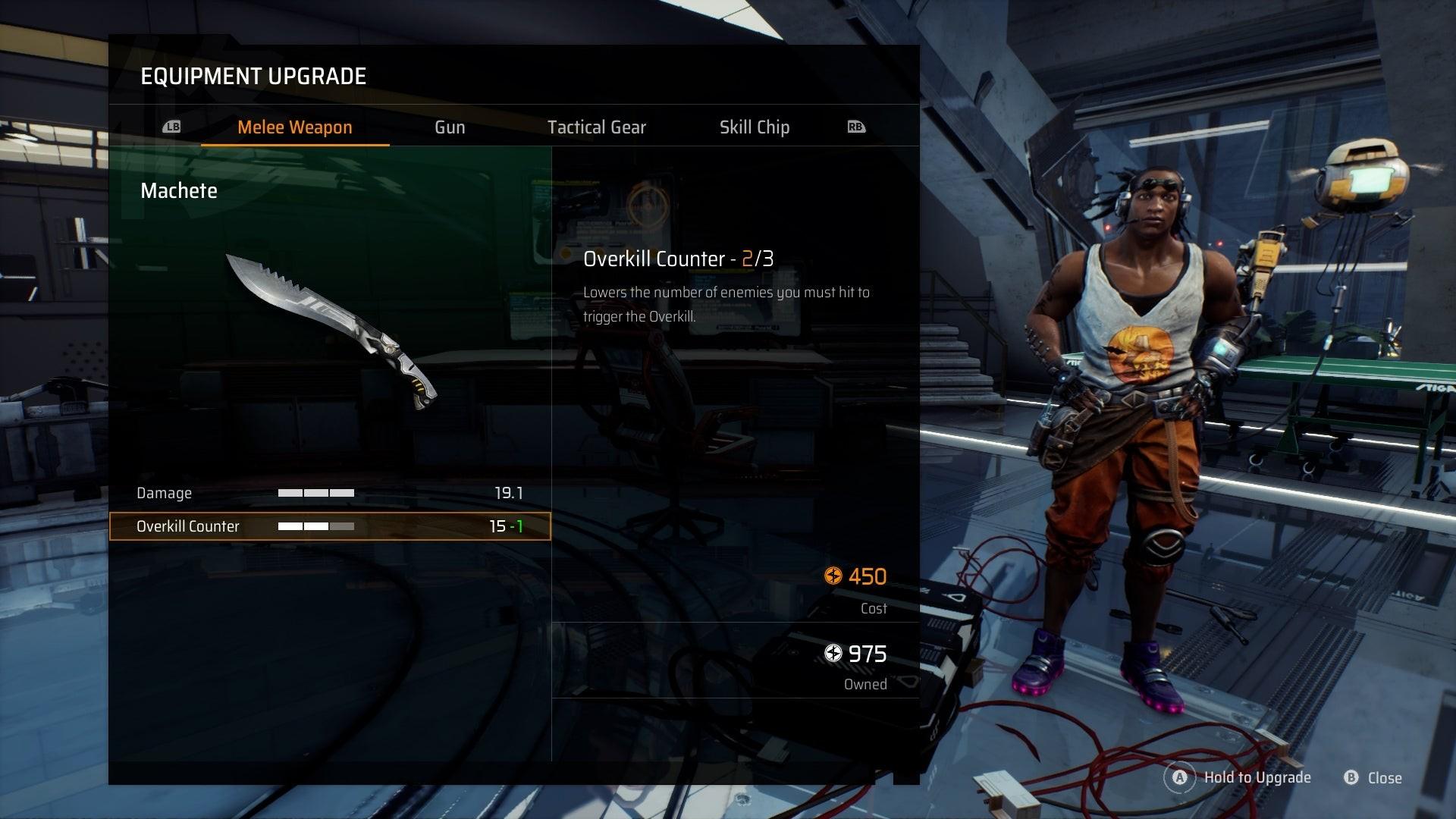The width and height of the screenshot is (1456, 819).
Task: Choose the Overkill Counter upgrade row
Action: (x=330, y=526)
